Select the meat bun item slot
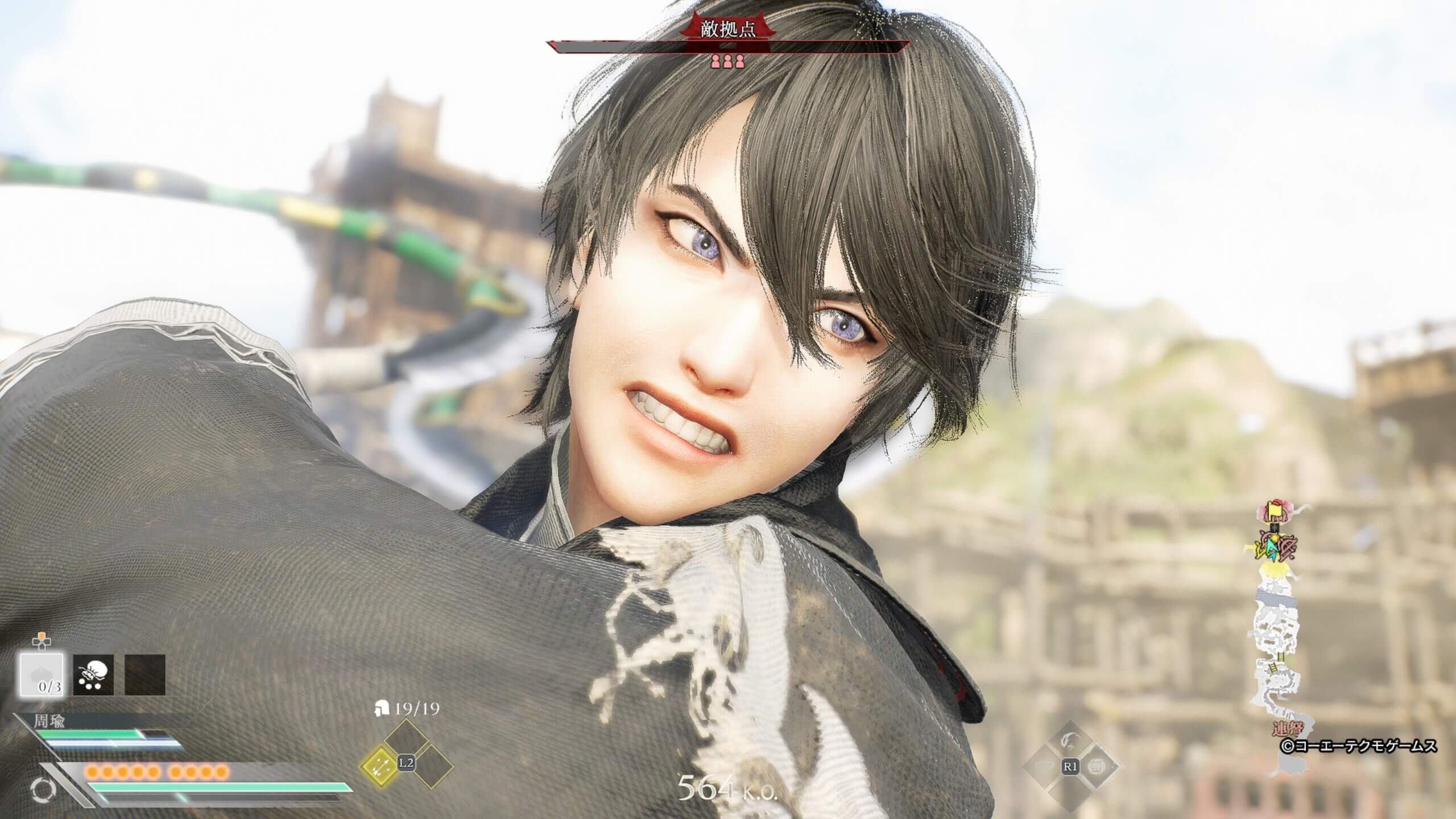The height and width of the screenshot is (819, 1456). 42,675
